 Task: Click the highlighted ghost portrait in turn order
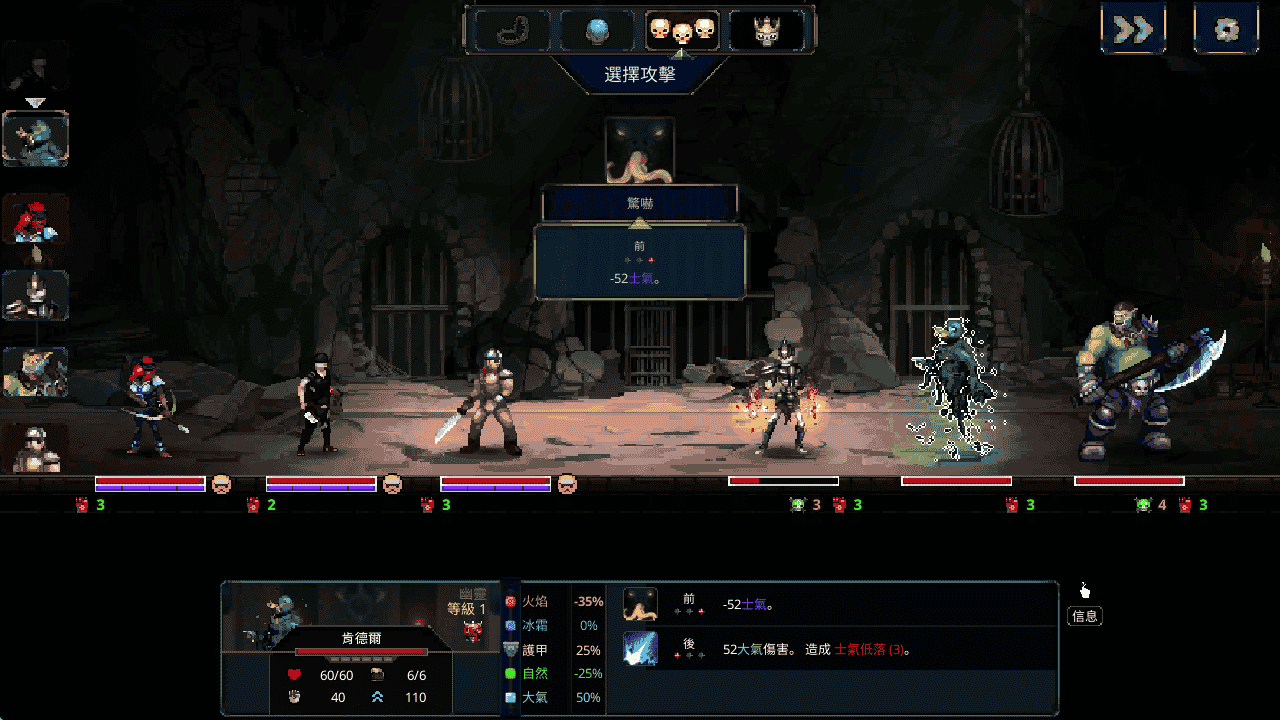(x=36, y=138)
